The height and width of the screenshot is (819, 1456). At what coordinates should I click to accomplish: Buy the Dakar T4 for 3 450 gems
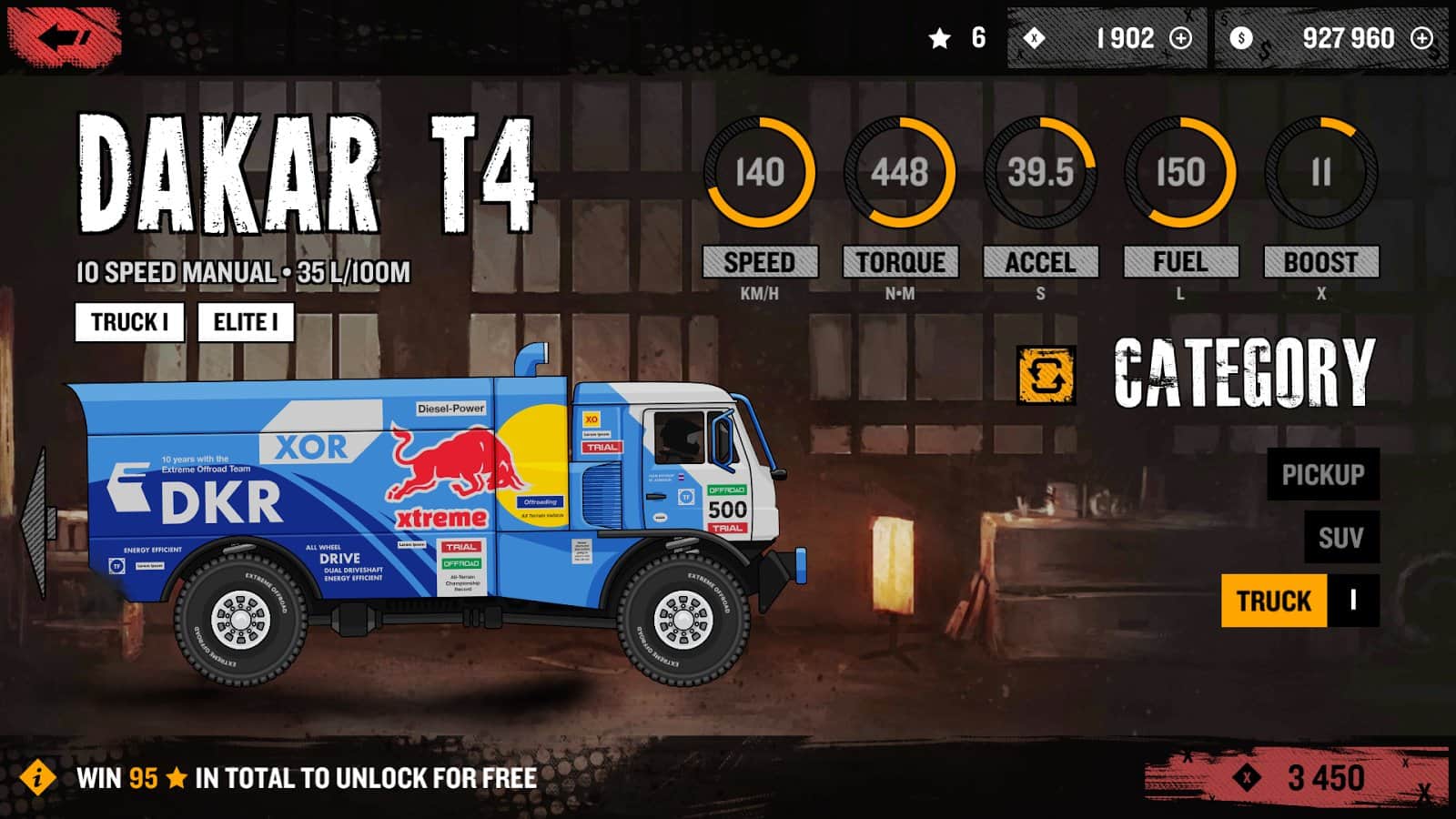1296,777
